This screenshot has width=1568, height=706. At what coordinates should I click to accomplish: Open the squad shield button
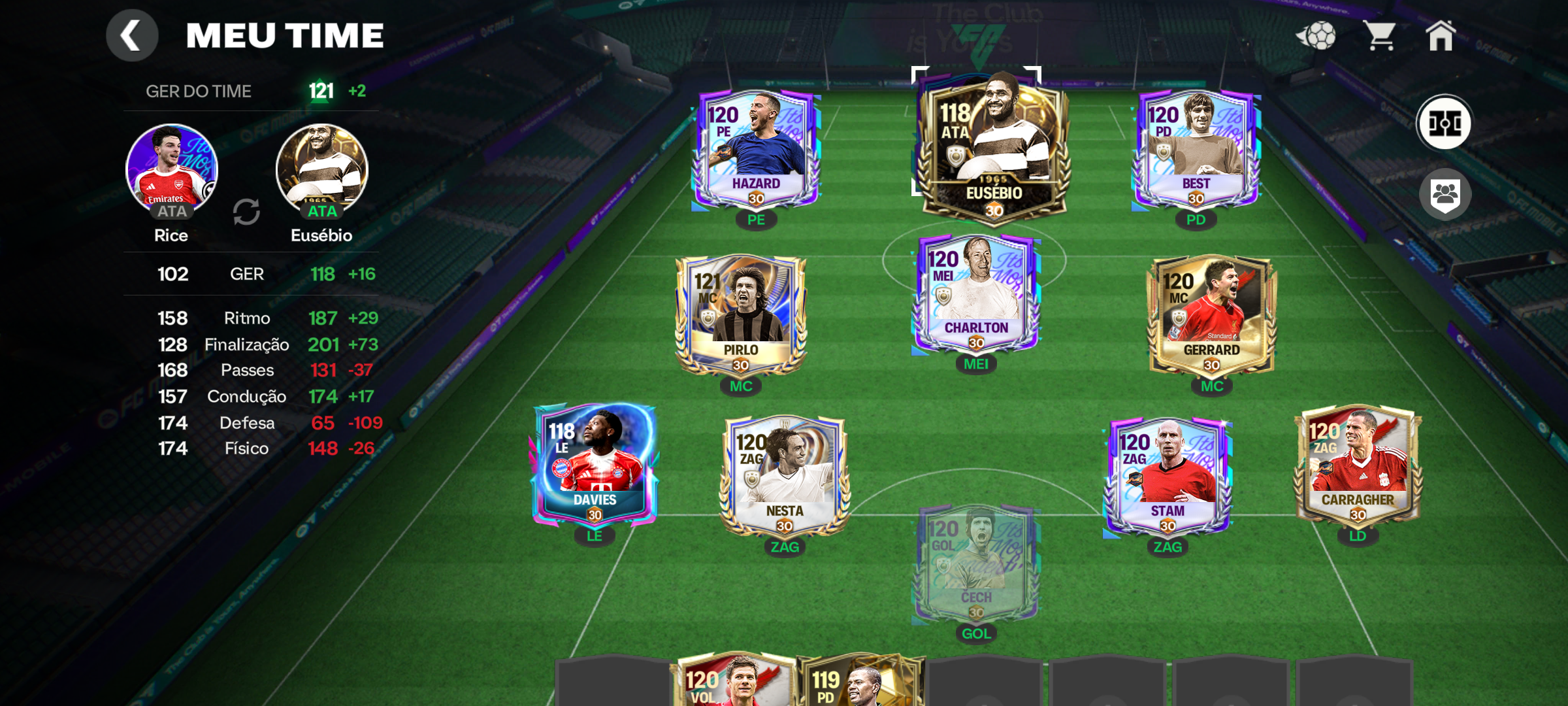1445,195
